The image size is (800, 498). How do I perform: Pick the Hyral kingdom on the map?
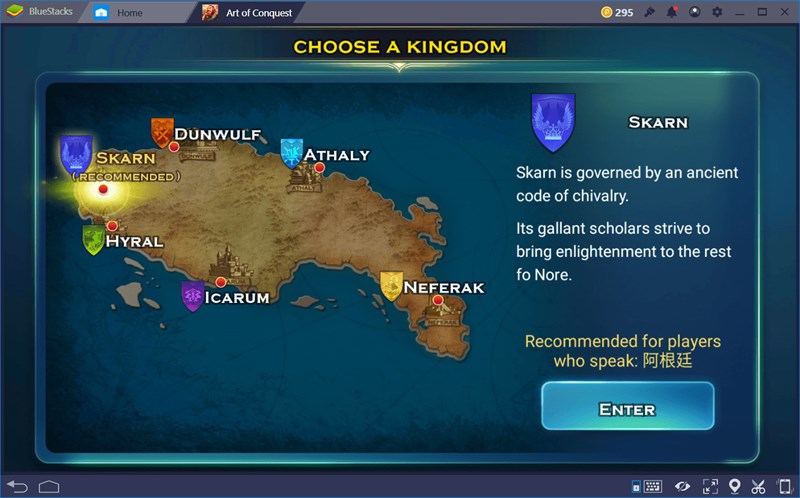(x=112, y=226)
